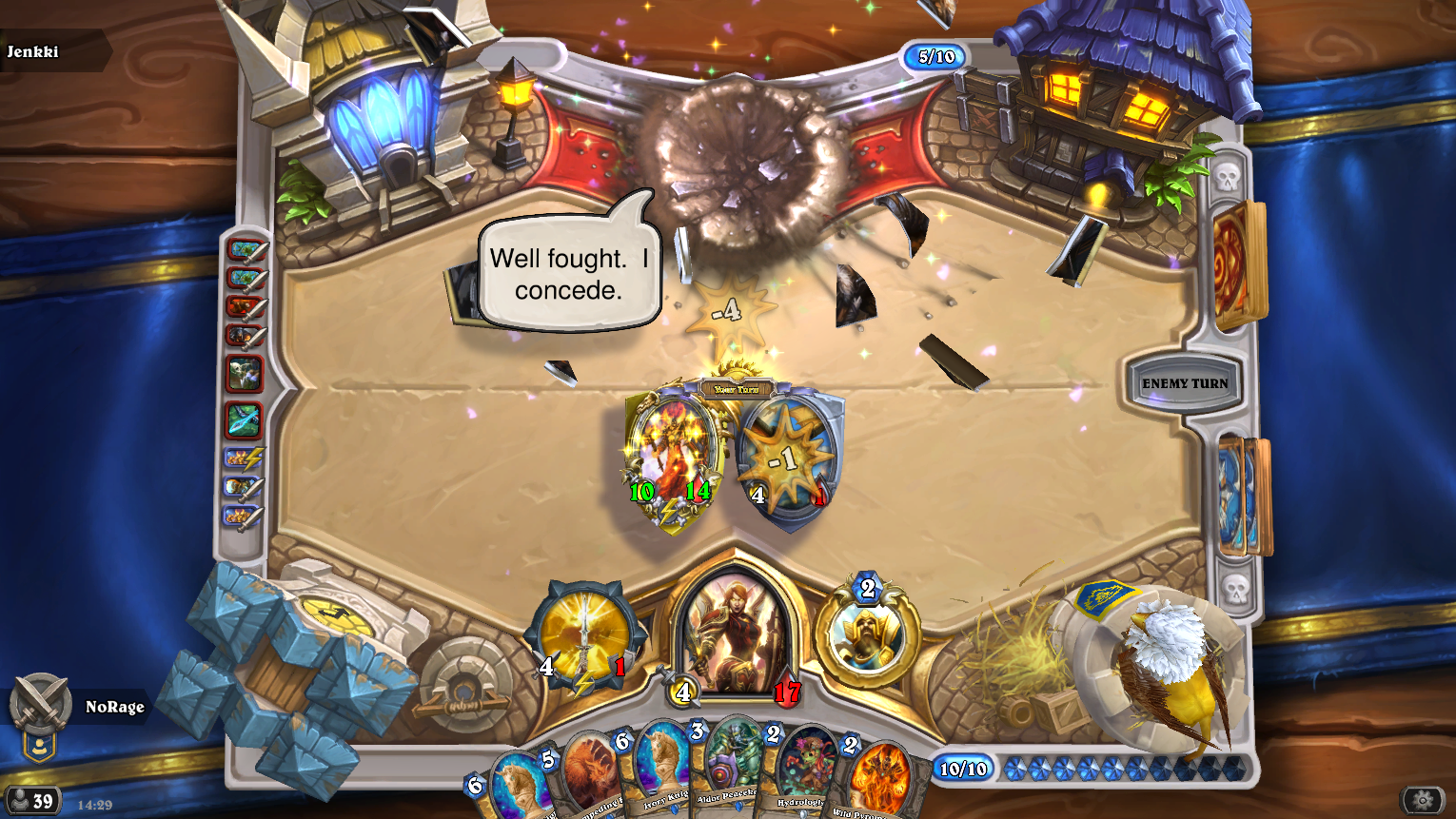Show the skeleton card in history log
The image size is (1456, 819).
(244, 374)
